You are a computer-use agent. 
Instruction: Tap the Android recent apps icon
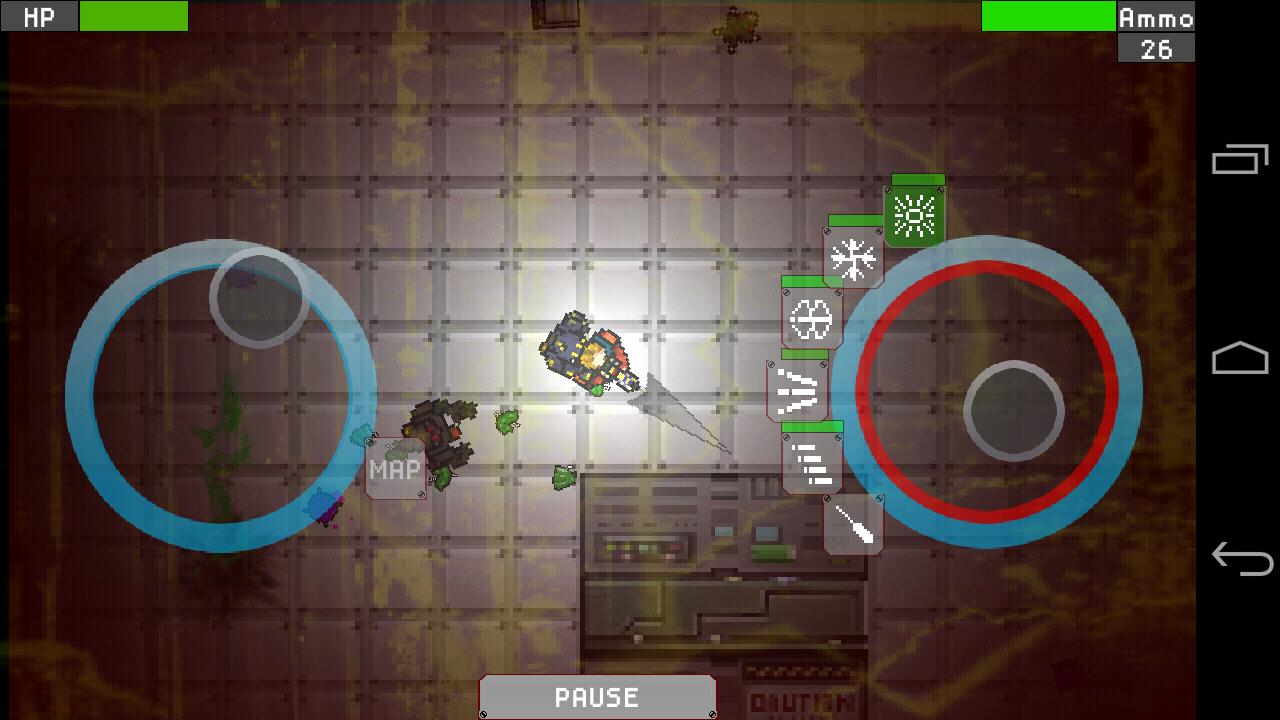point(1240,162)
